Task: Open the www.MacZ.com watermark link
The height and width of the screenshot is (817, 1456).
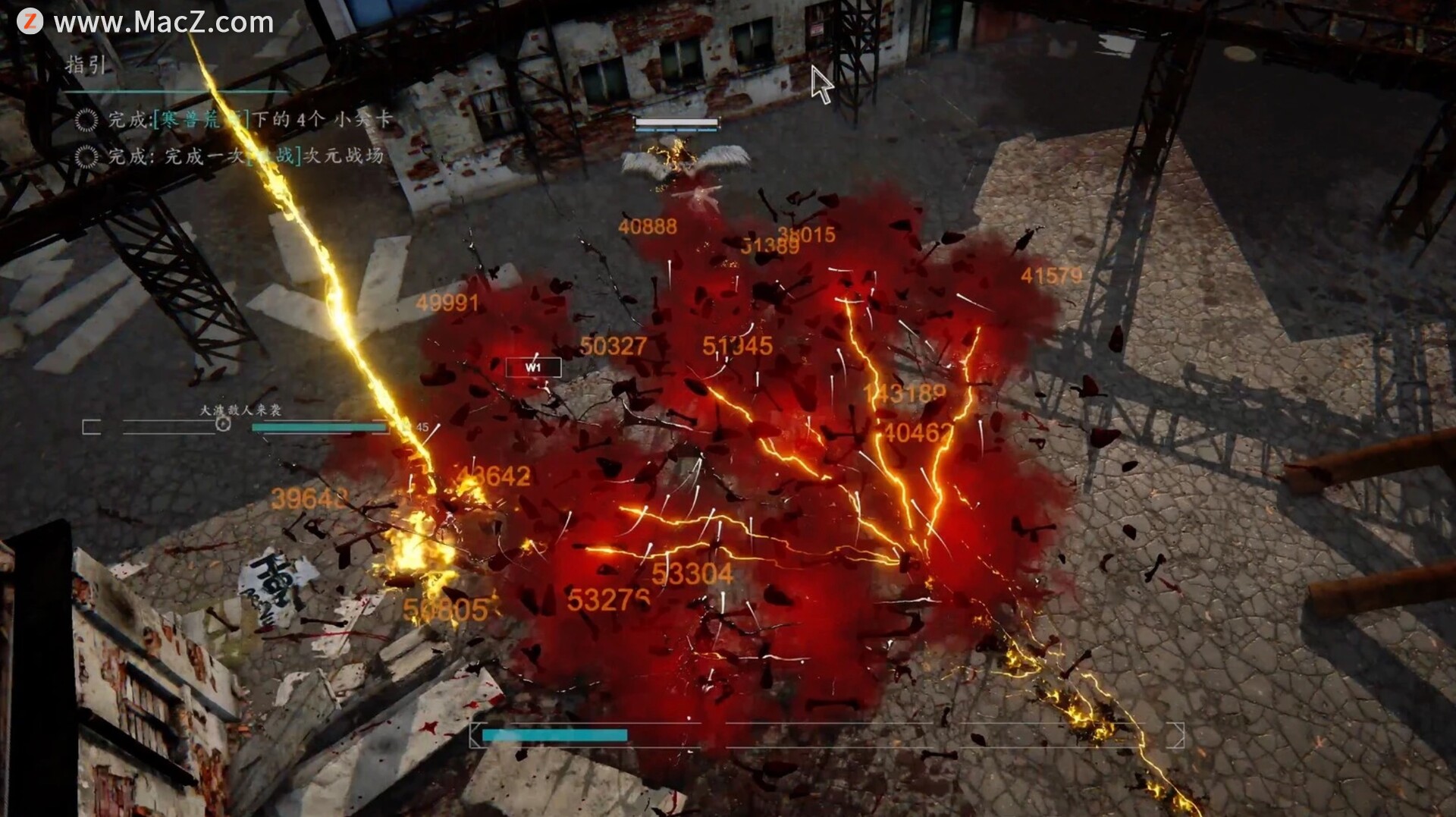Action: pos(163,23)
